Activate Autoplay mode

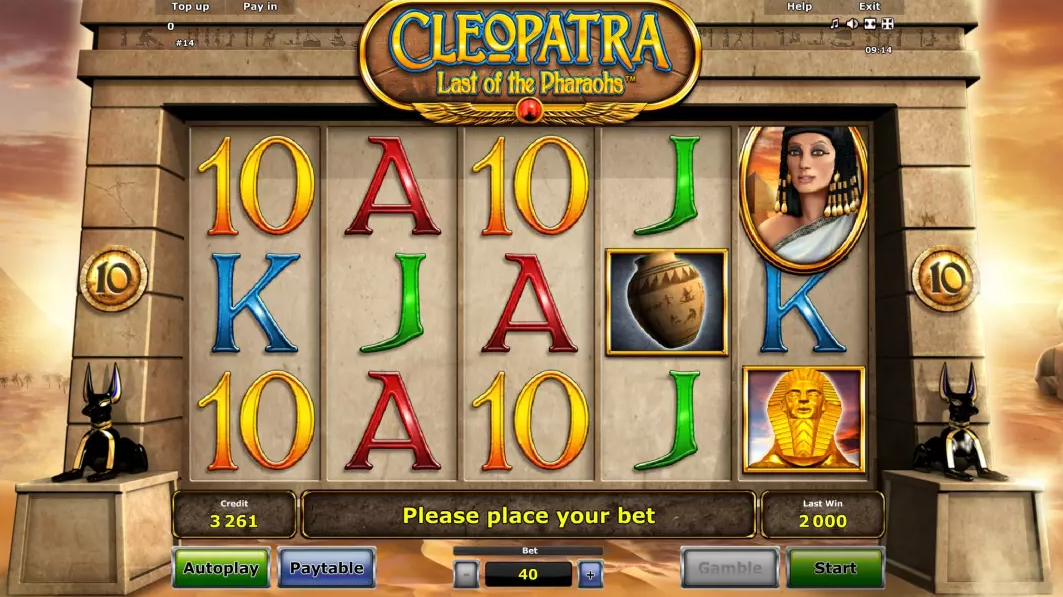pos(221,568)
